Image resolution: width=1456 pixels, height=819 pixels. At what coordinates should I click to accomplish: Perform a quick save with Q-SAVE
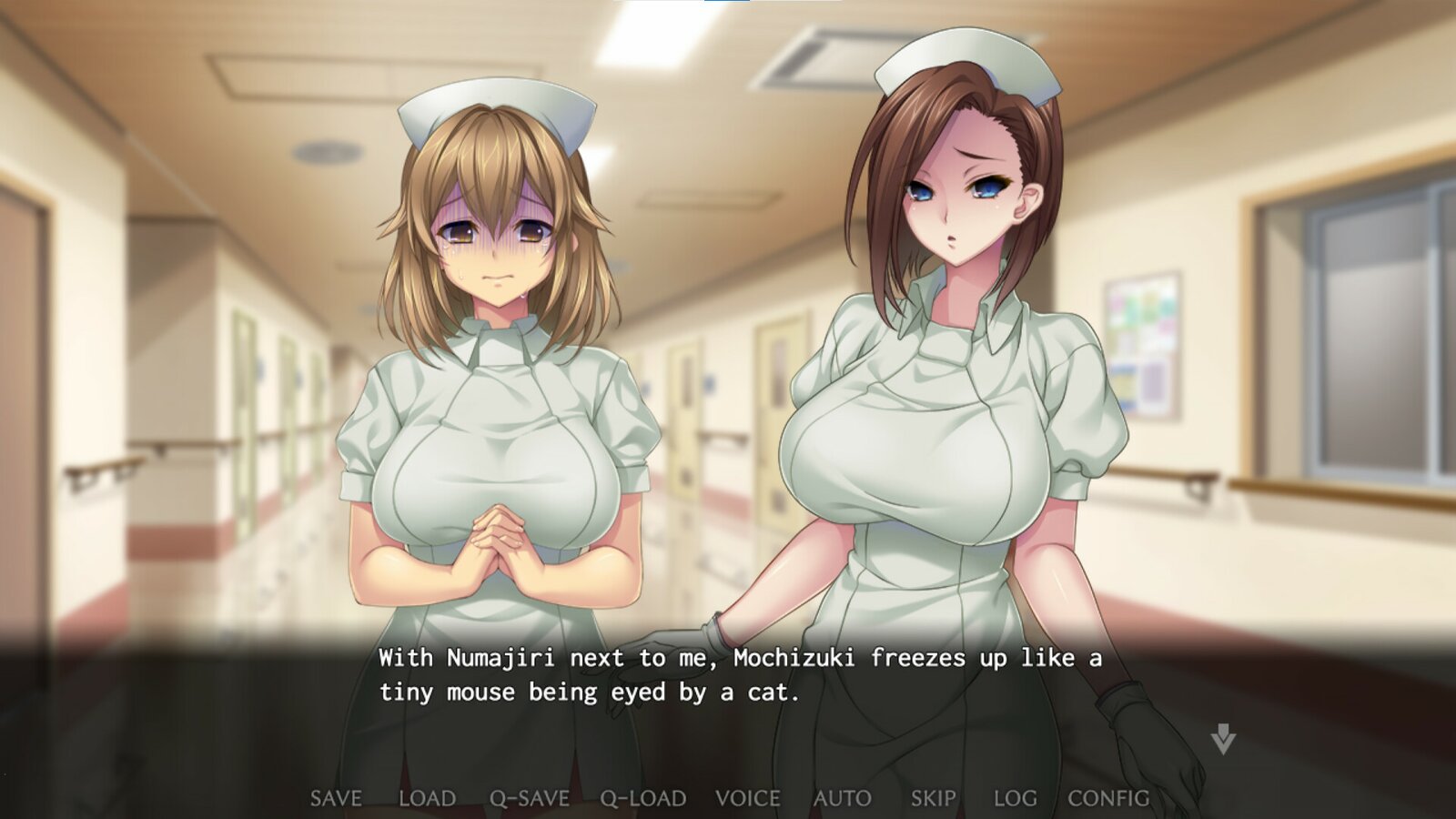(x=531, y=798)
